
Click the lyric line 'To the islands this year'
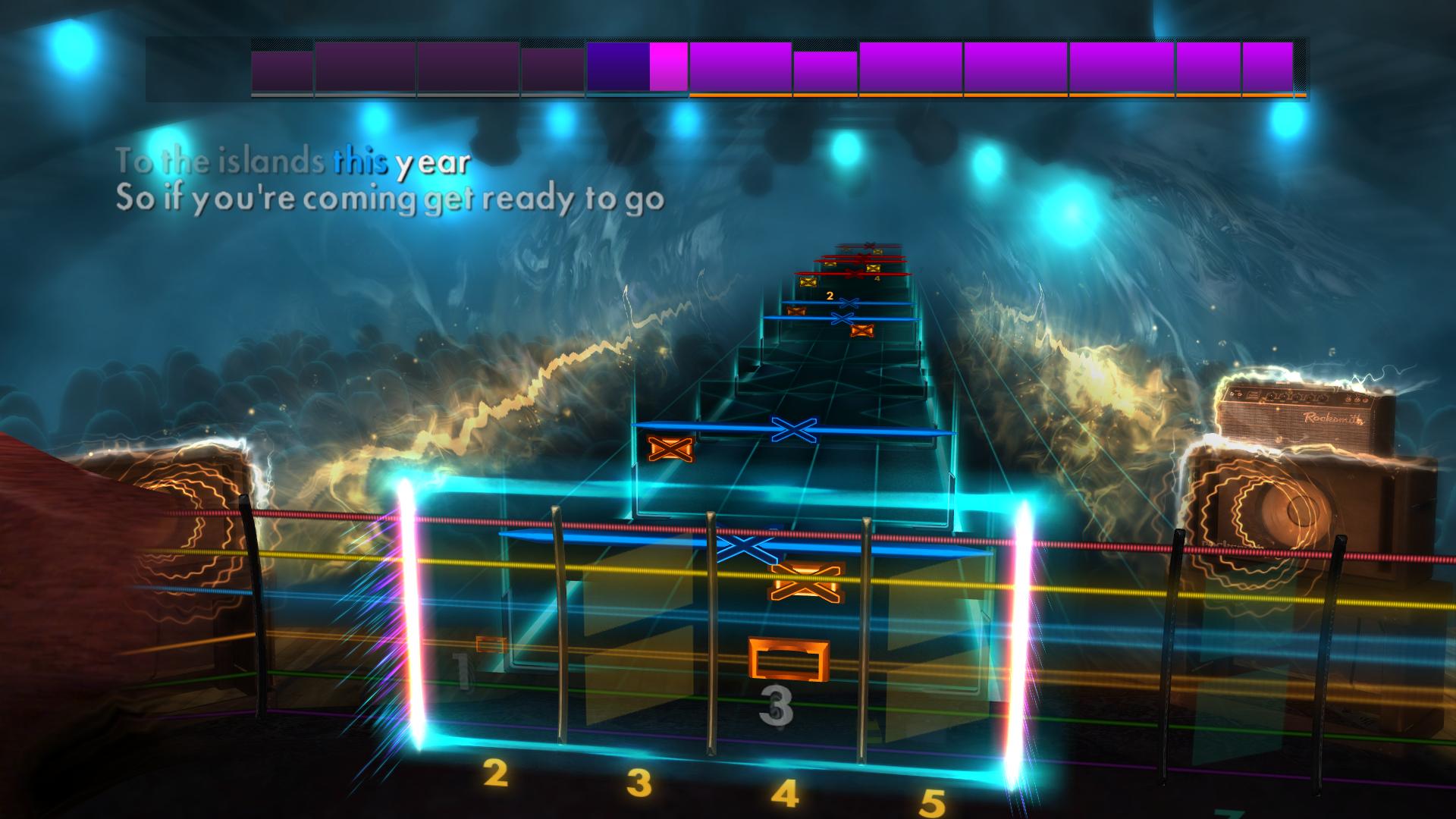click(x=292, y=161)
